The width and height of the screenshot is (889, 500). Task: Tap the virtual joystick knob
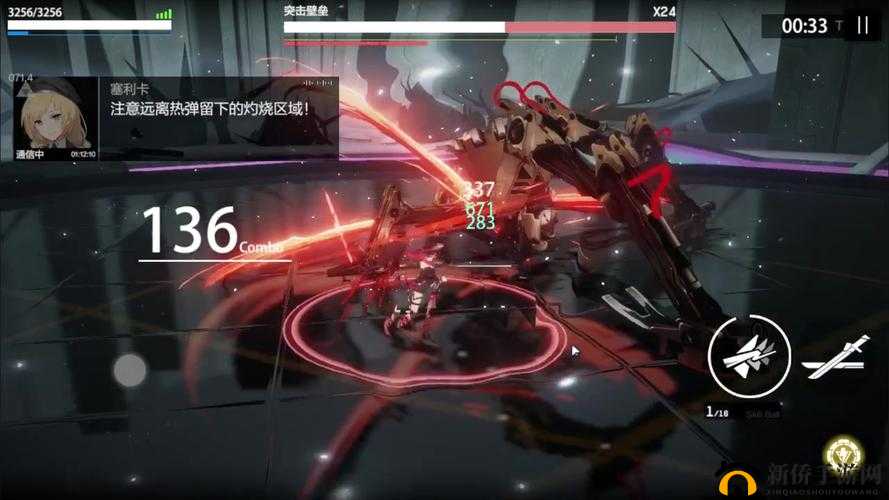[130, 370]
